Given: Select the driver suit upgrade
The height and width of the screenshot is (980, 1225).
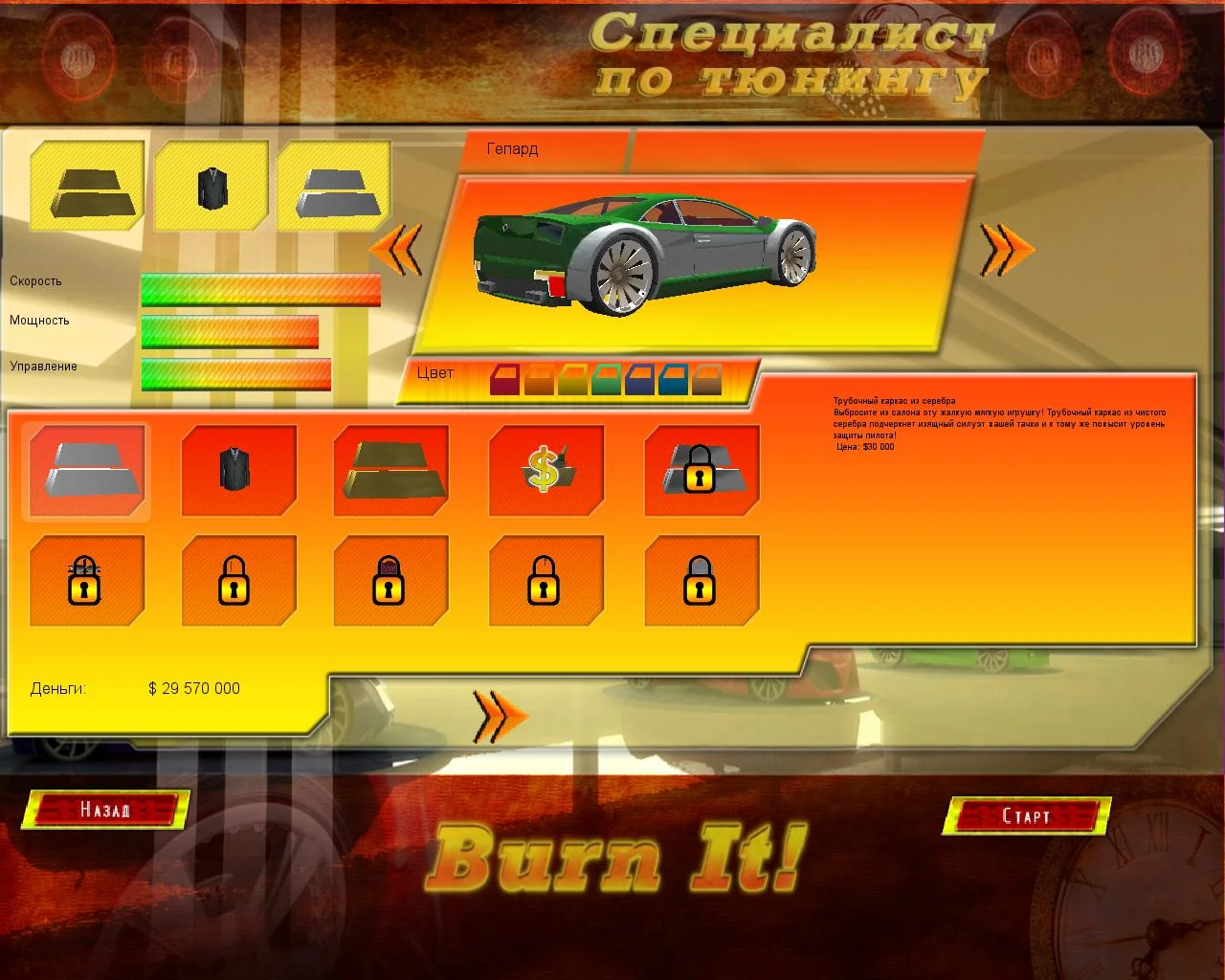Looking at the screenshot, I should pyautogui.click(x=238, y=471).
